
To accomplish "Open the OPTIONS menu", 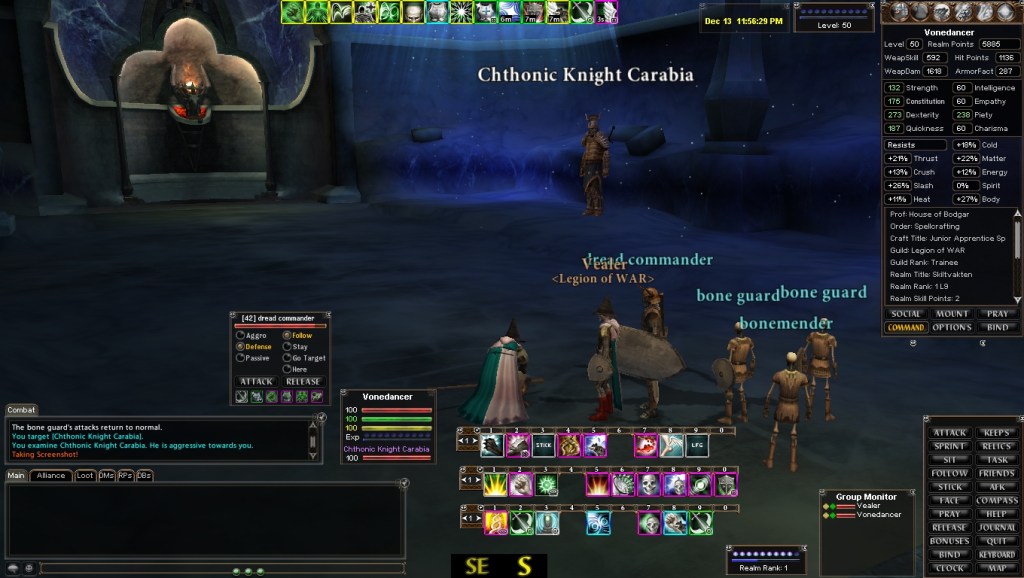I will (x=952, y=327).
